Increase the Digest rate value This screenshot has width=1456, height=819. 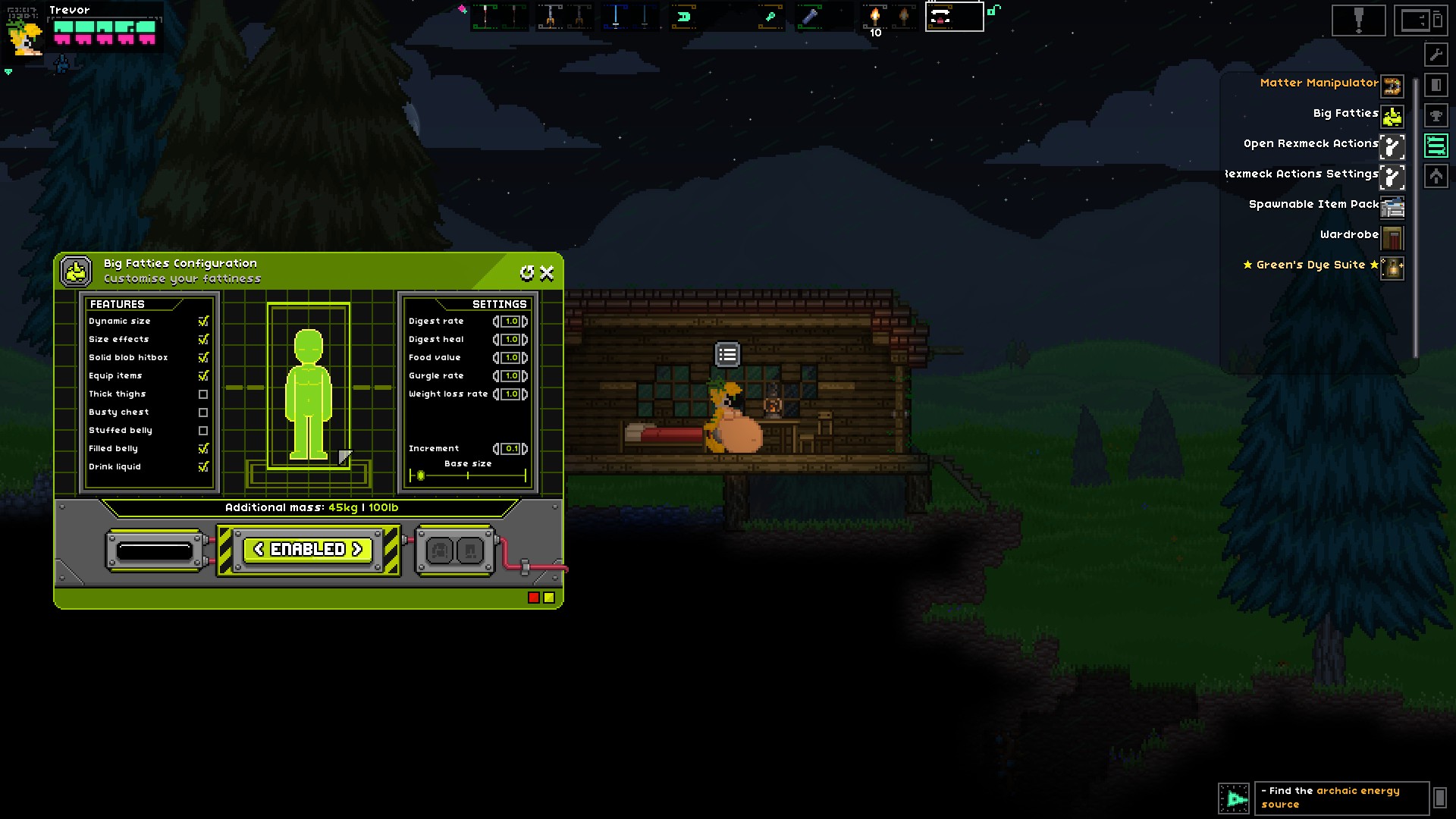pos(525,322)
